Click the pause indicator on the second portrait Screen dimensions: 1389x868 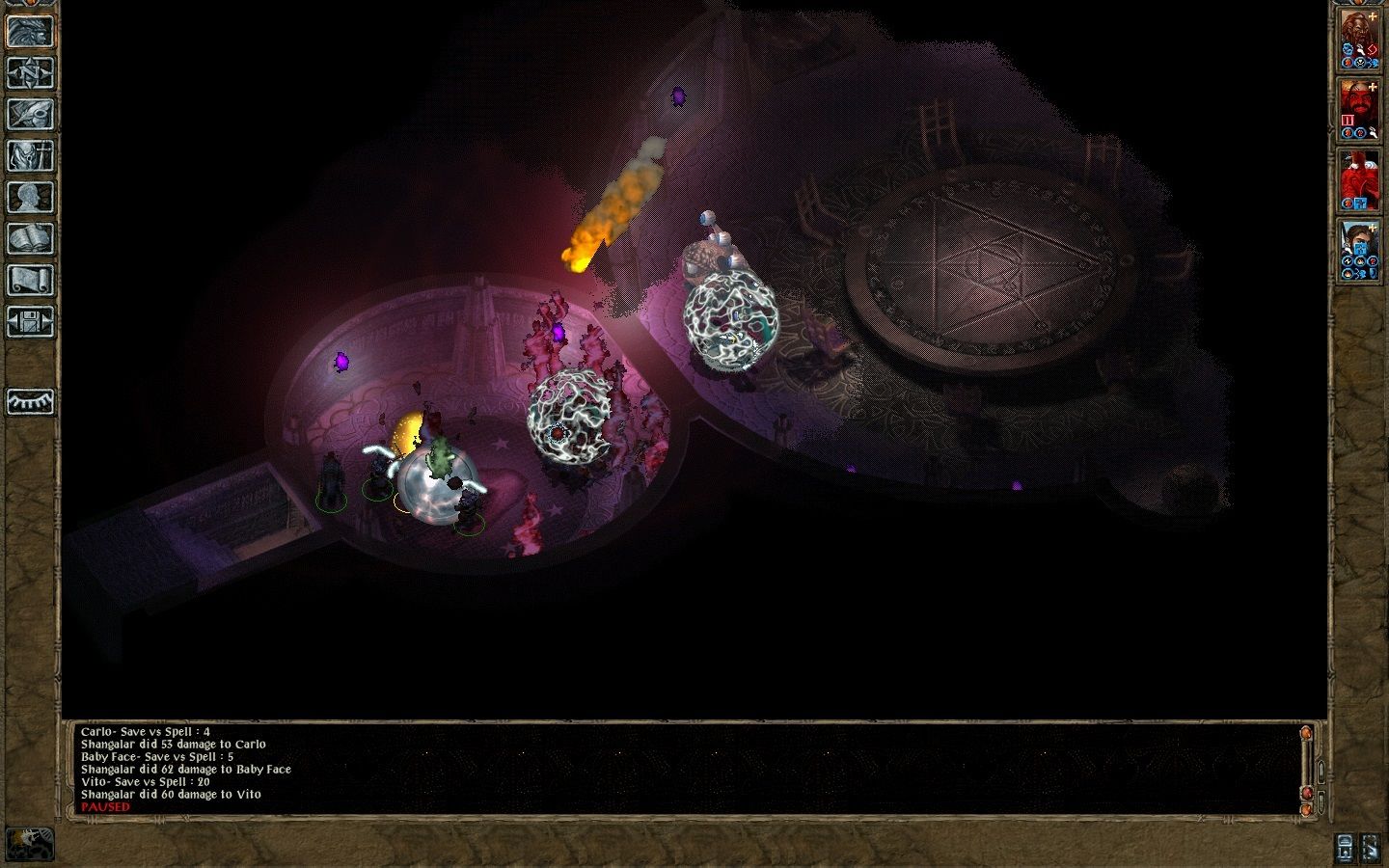click(1347, 119)
